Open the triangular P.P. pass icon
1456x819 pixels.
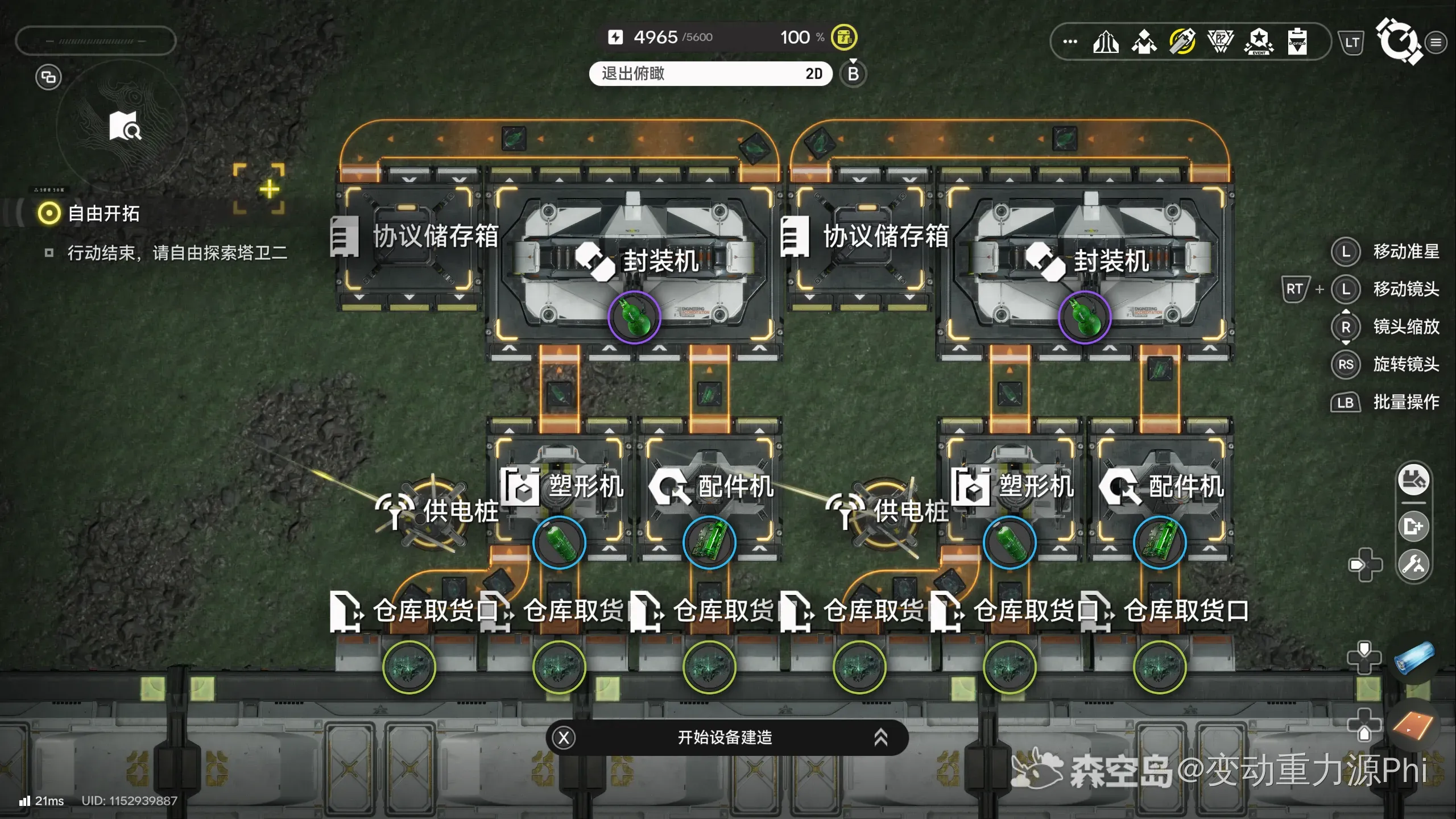[1221, 42]
